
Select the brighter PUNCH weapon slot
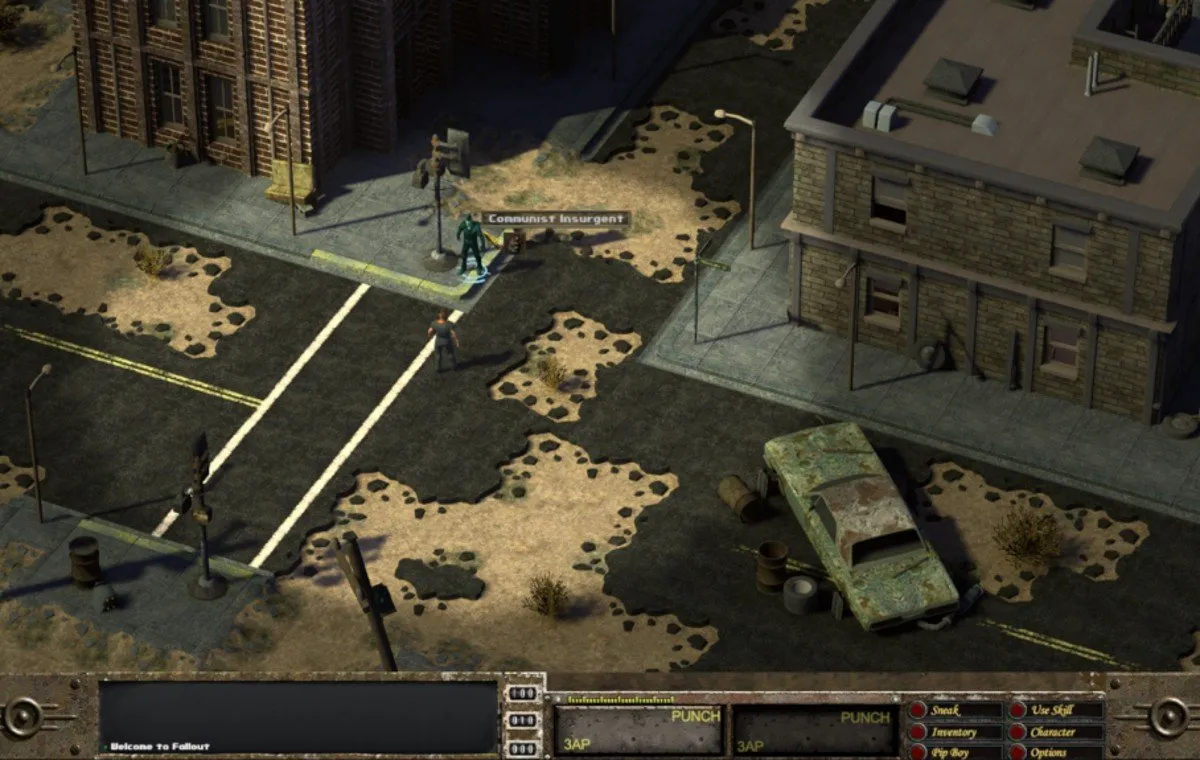(638, 731)
